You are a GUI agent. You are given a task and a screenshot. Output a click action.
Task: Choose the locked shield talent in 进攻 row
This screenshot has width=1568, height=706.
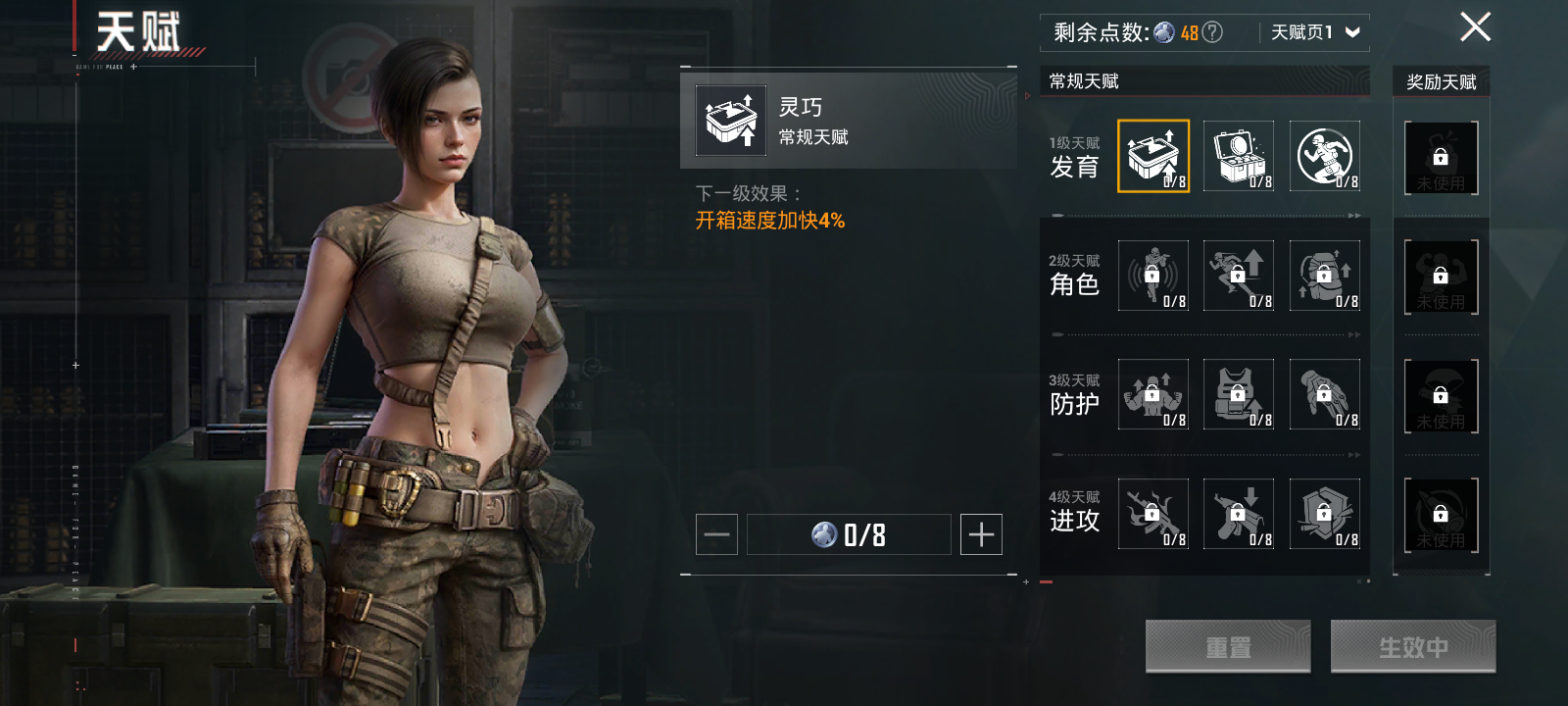(1325, 514)
